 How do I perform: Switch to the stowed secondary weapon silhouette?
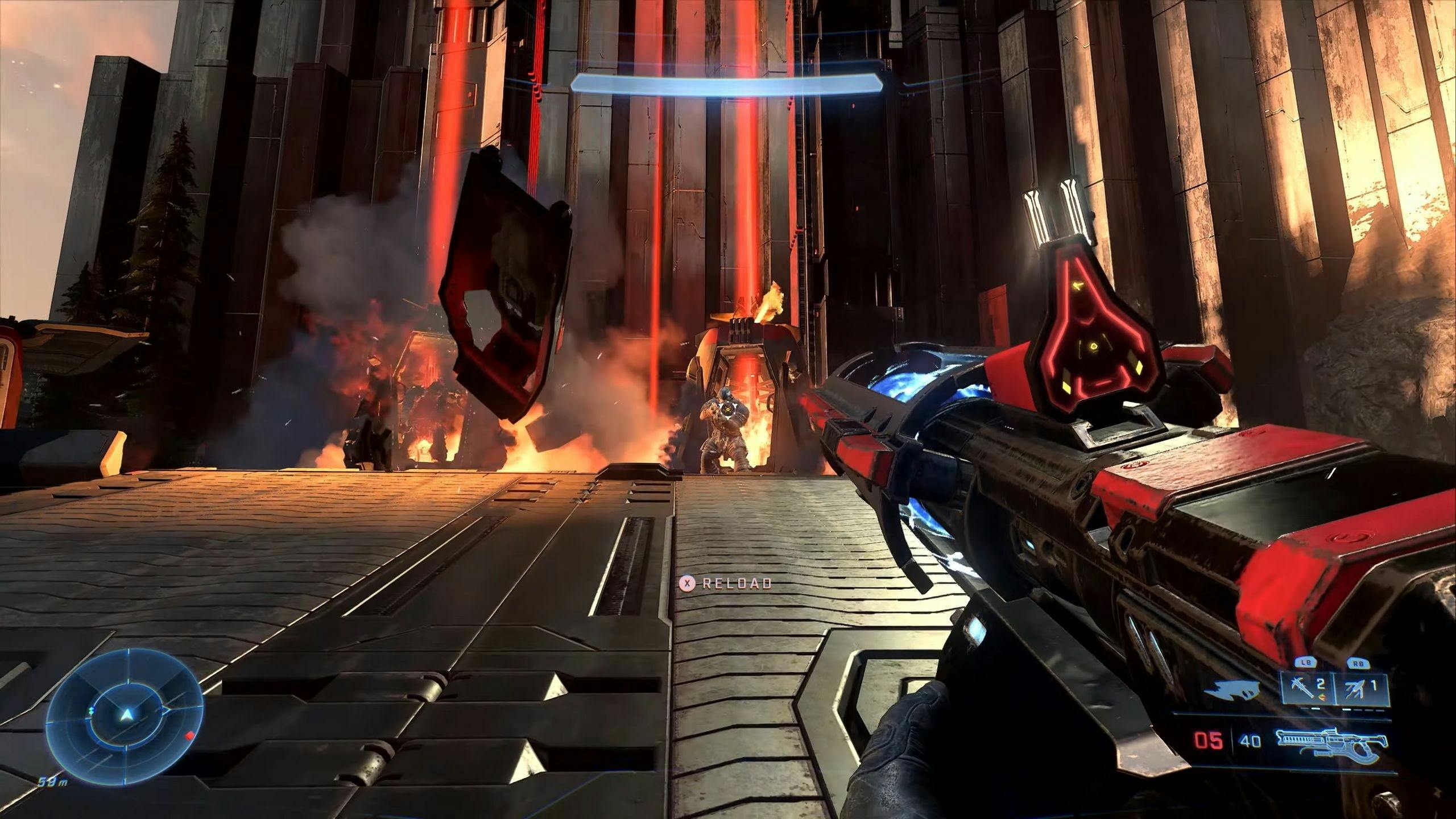(x=1230, y=691)
